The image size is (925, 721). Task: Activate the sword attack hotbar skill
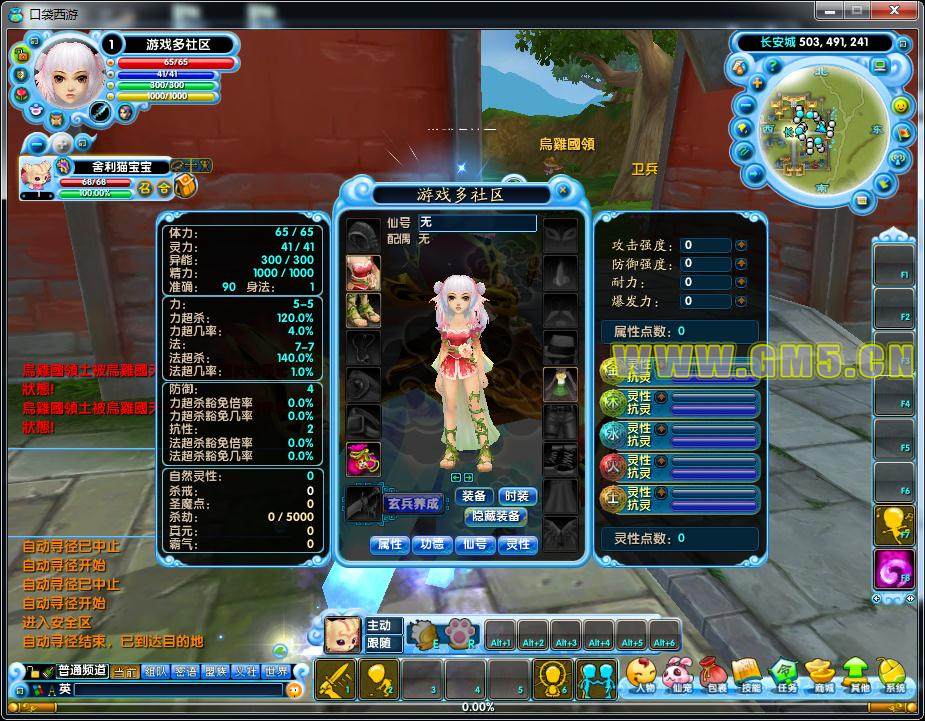tap(334, 680)
